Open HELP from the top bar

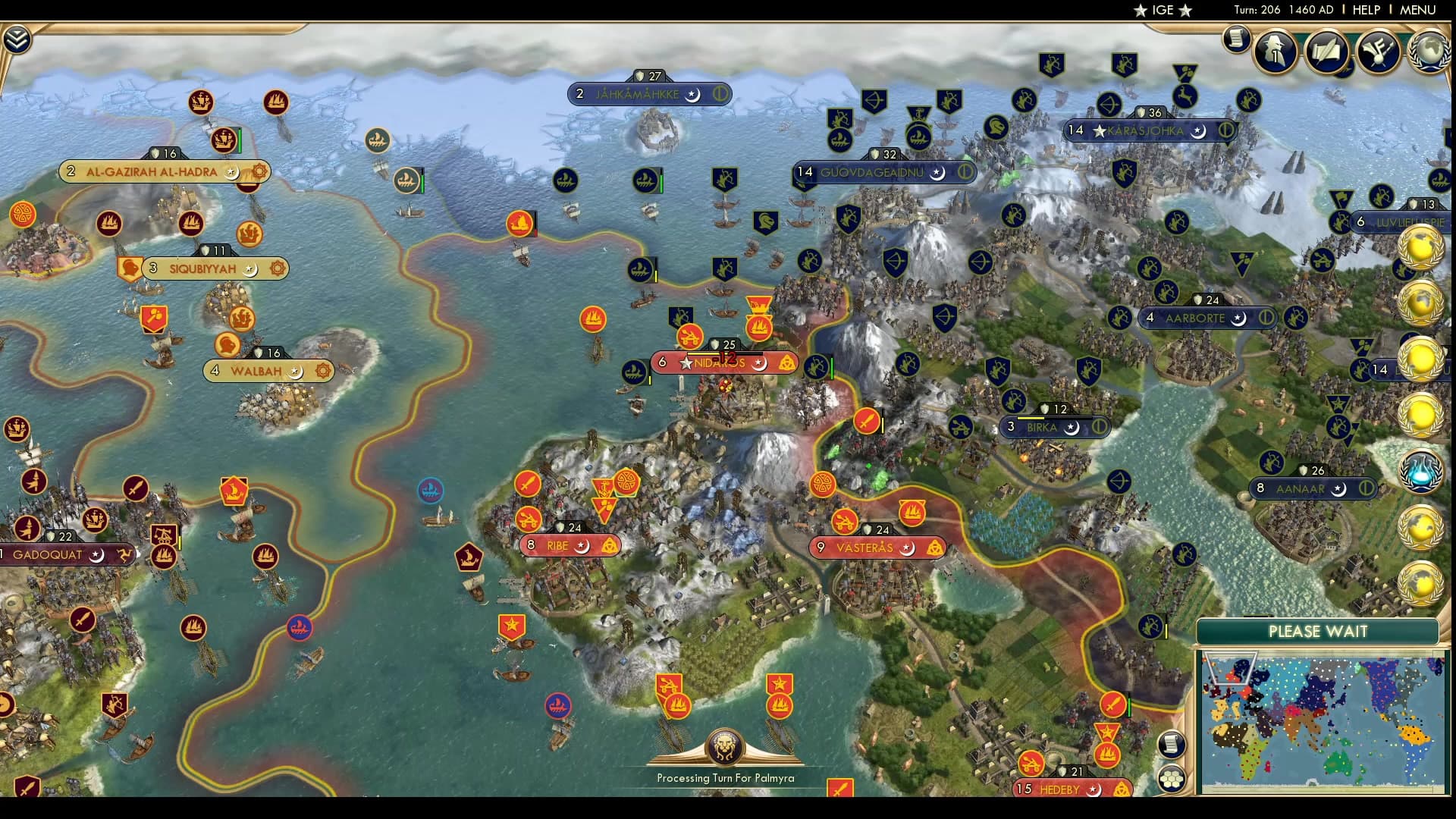[1367, 10]
